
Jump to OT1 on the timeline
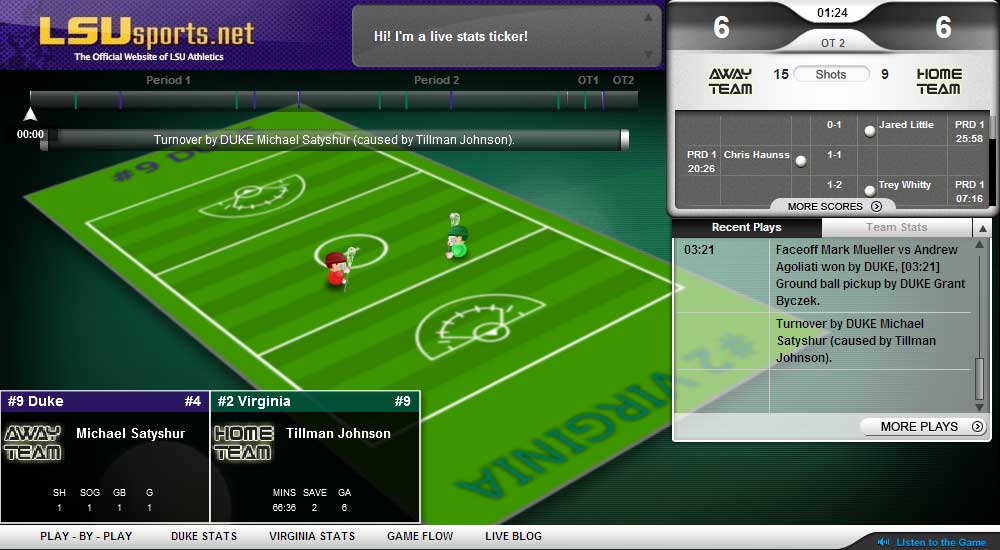tap(588, 80)
